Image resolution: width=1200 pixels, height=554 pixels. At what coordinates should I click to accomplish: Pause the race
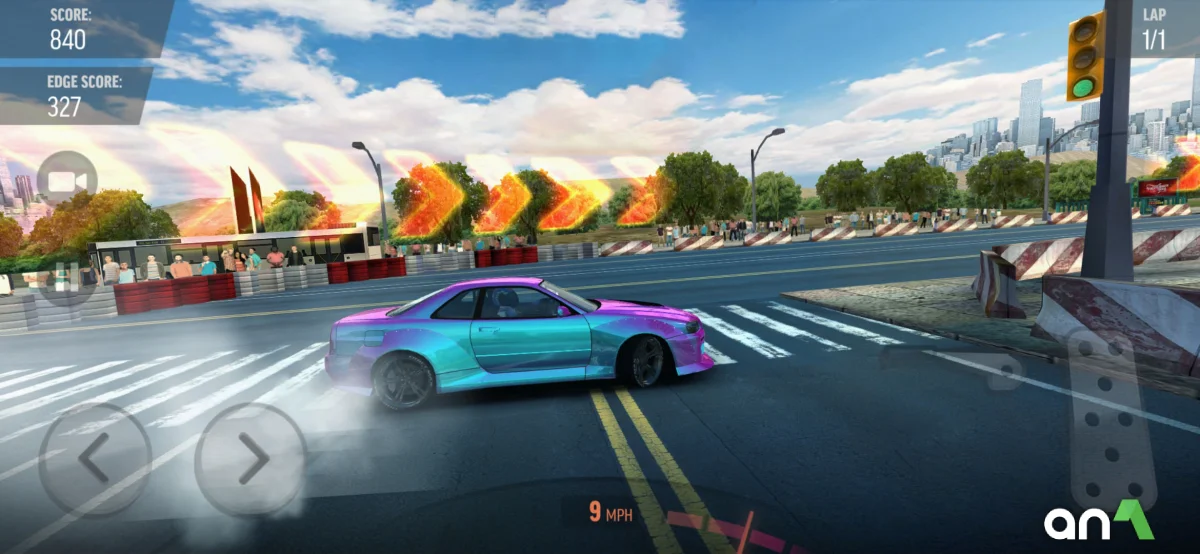coord(67,274)
